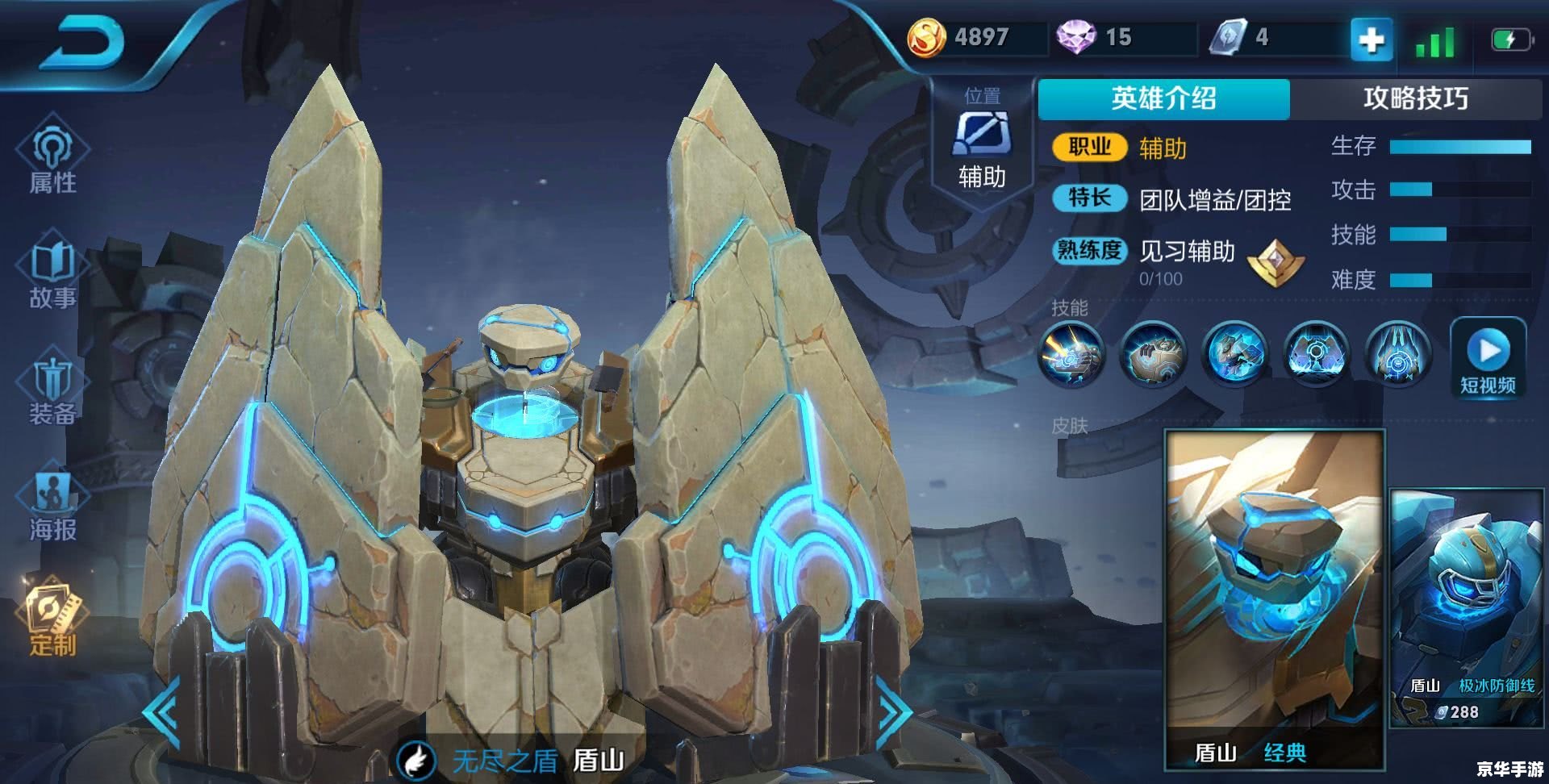This screenshot has height=784, width=1549.
Task: Add currency with the plus button
Action: click(1372, 39)
